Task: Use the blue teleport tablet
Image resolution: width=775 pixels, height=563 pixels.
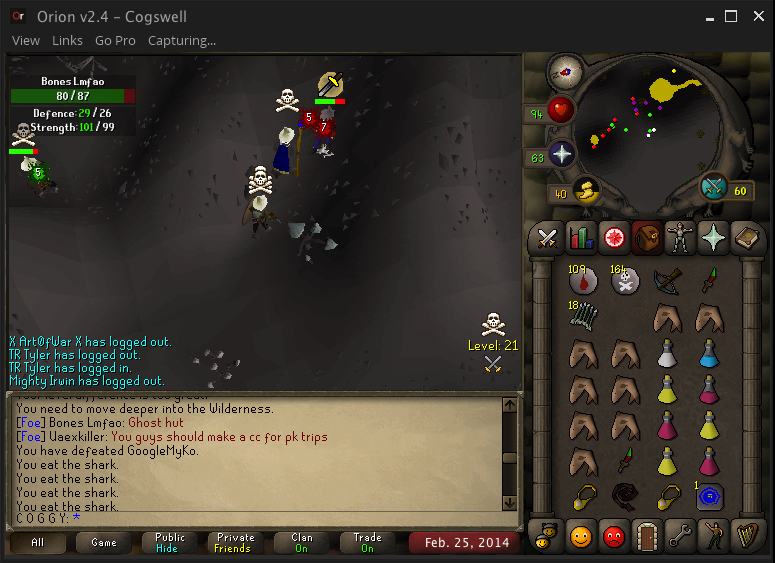Action: click(710, 496)
